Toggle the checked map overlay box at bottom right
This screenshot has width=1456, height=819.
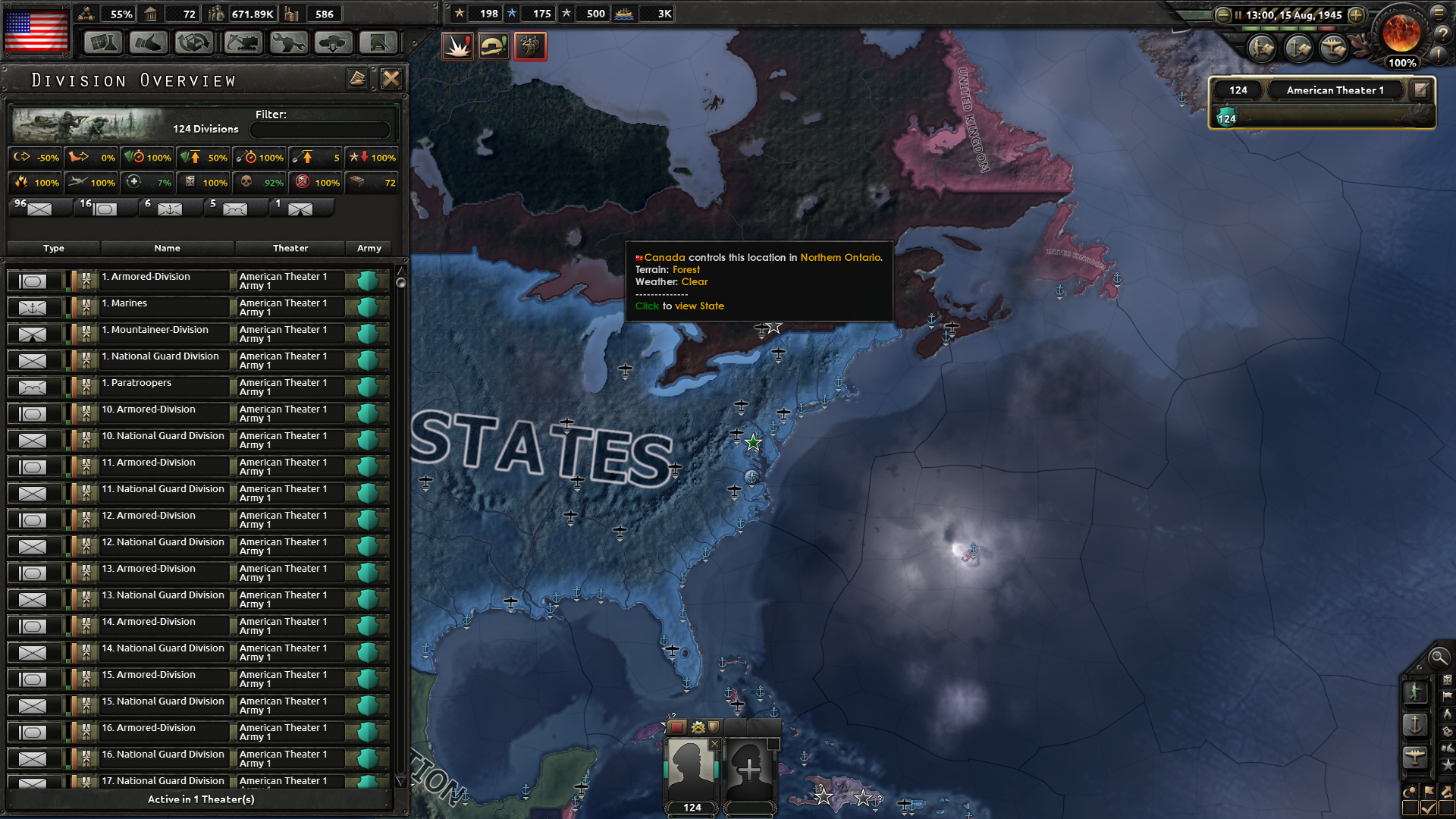[1429, 806]
